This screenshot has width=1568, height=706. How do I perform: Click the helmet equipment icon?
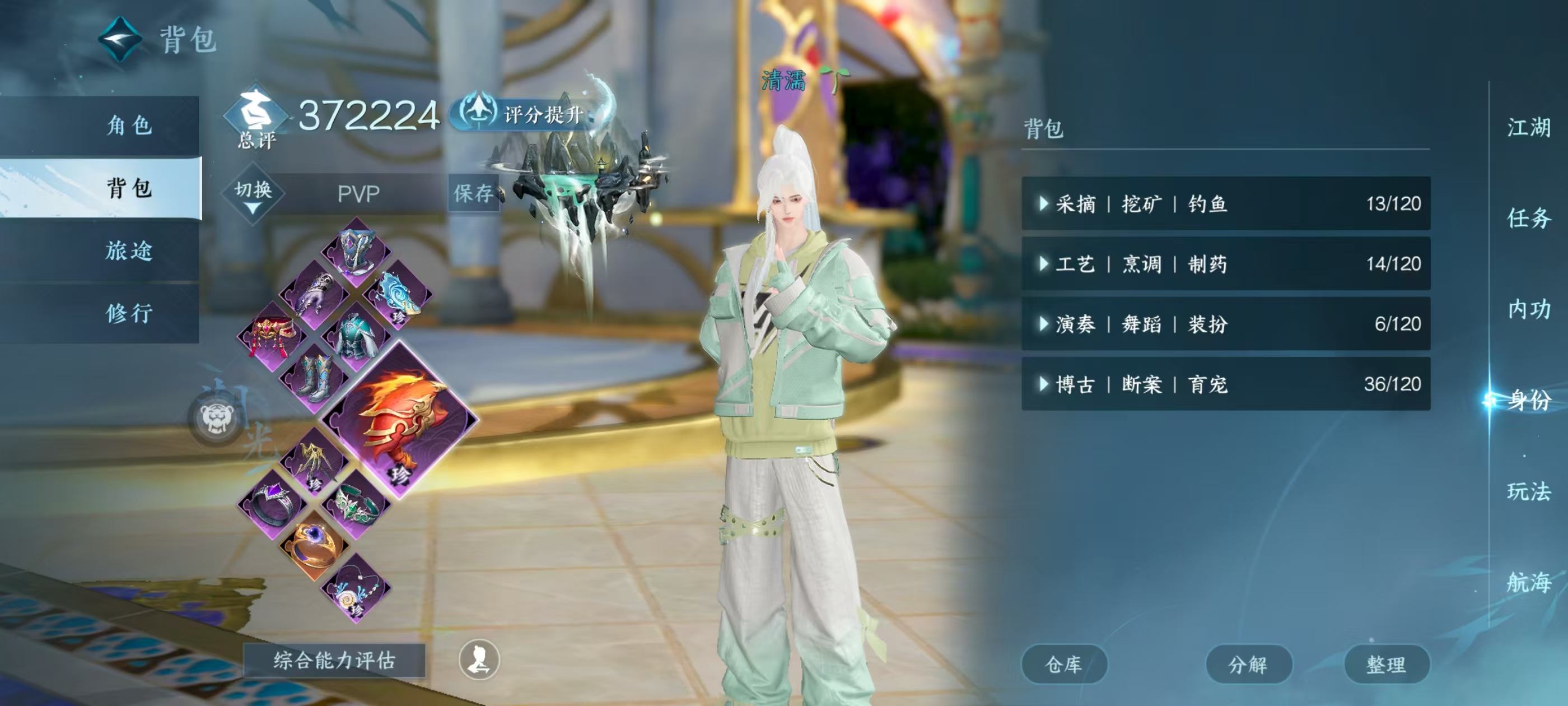tap(356, 253)
